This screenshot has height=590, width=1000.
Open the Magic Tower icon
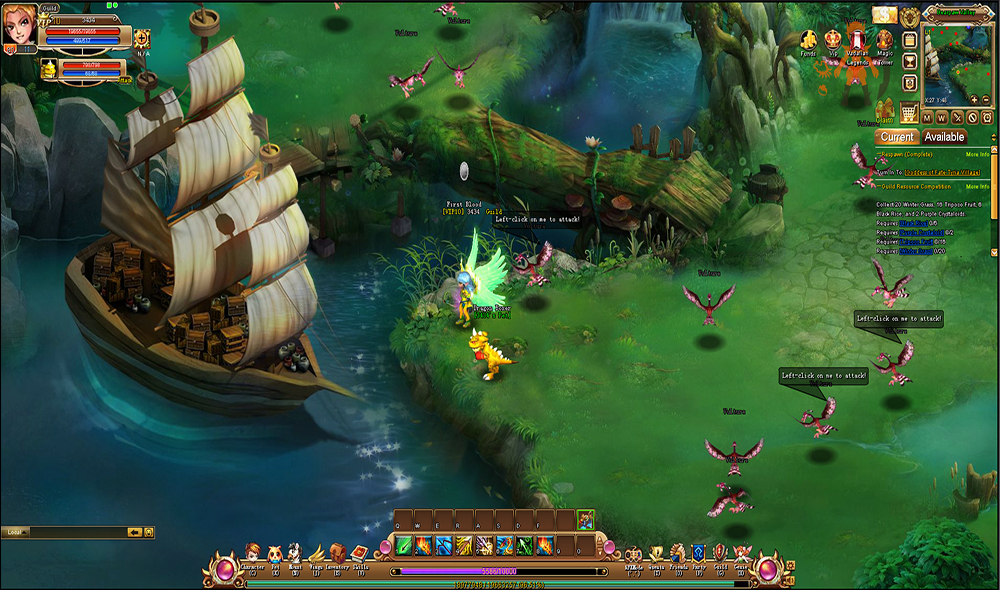coord(884,38)
